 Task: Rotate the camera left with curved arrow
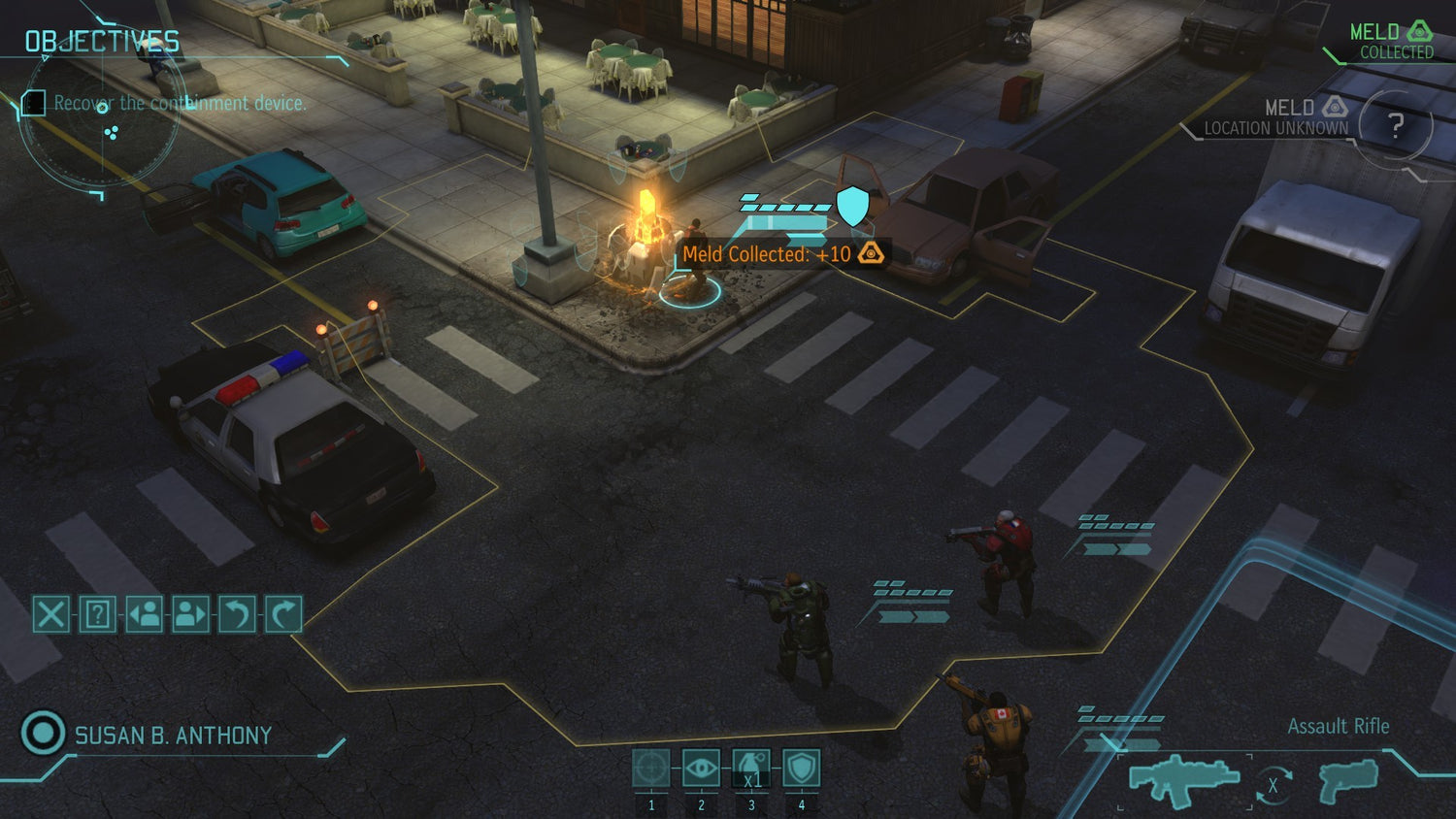click(x=237, y=614)
